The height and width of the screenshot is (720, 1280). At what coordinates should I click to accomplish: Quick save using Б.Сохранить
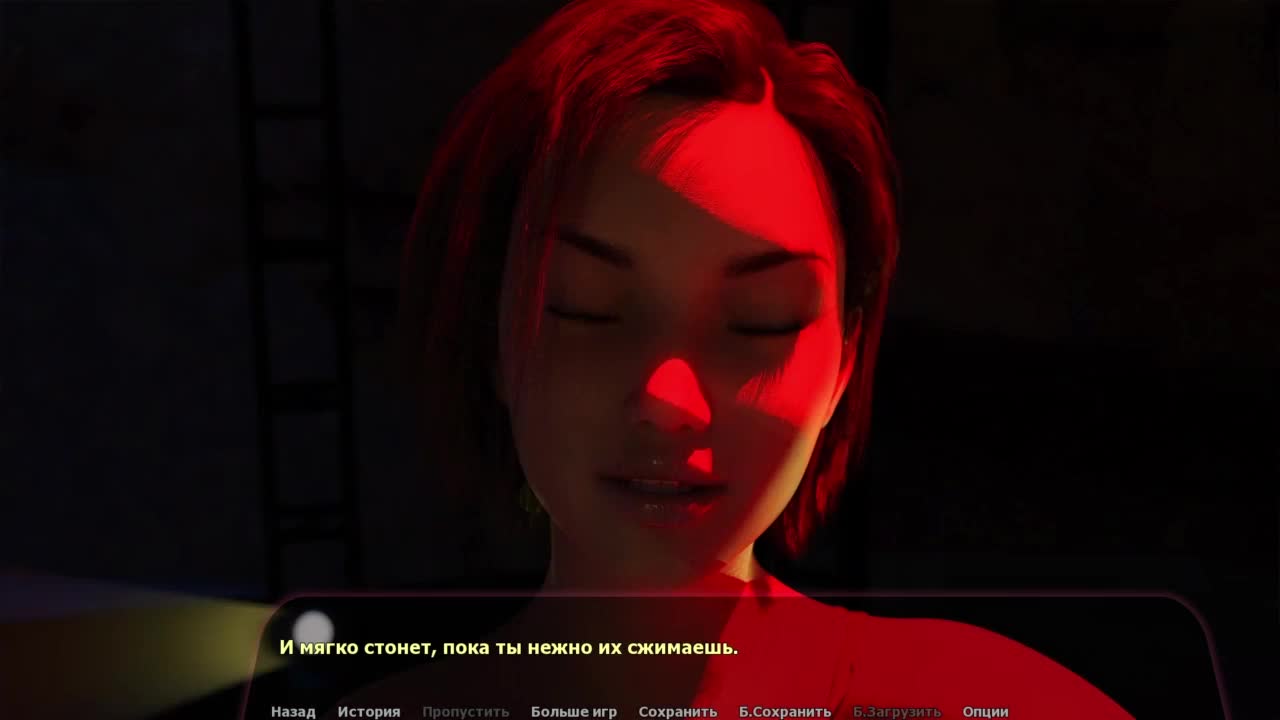click(784, 712)
